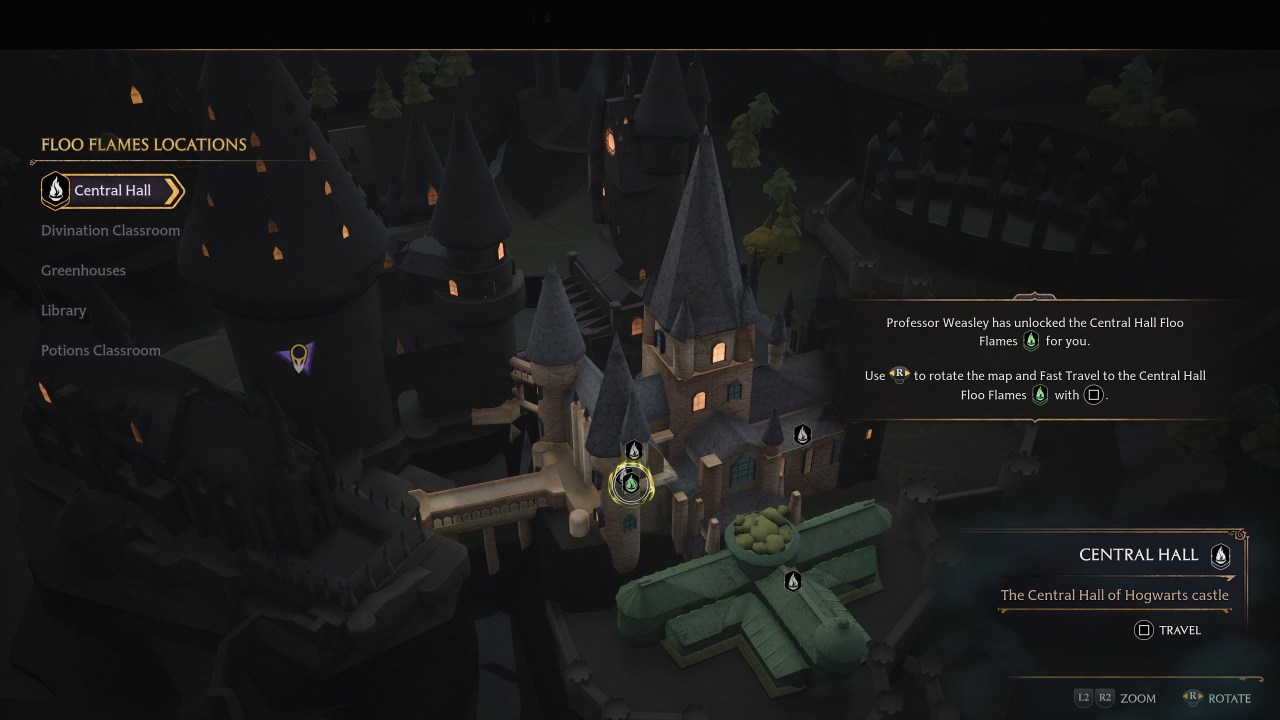Select Divination Classroom from the locations list
The height and width of the screenshot is (720, 1280).
[x=110, y=230]
